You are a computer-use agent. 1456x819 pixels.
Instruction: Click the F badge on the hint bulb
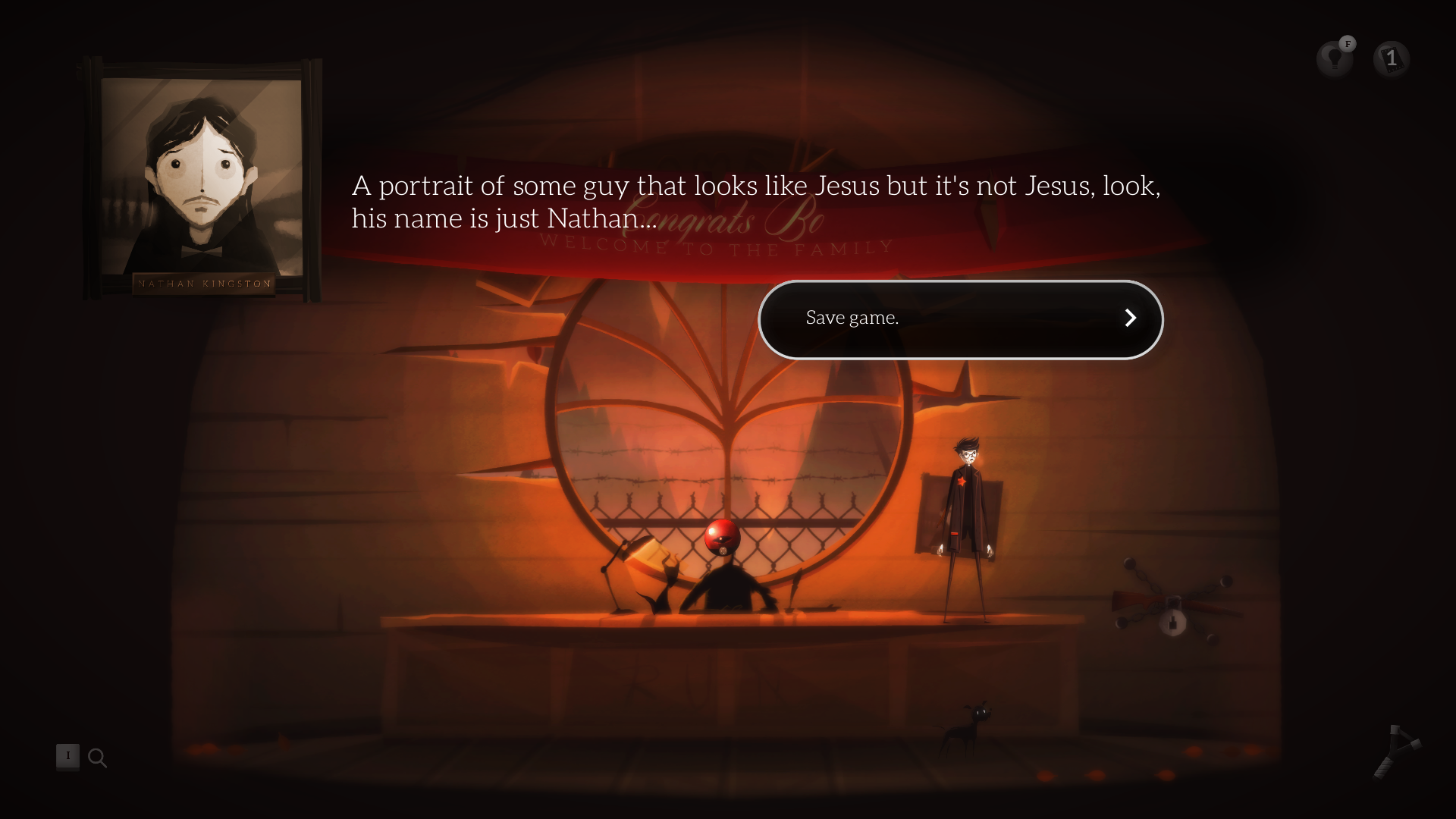(x=1347, y=45)
